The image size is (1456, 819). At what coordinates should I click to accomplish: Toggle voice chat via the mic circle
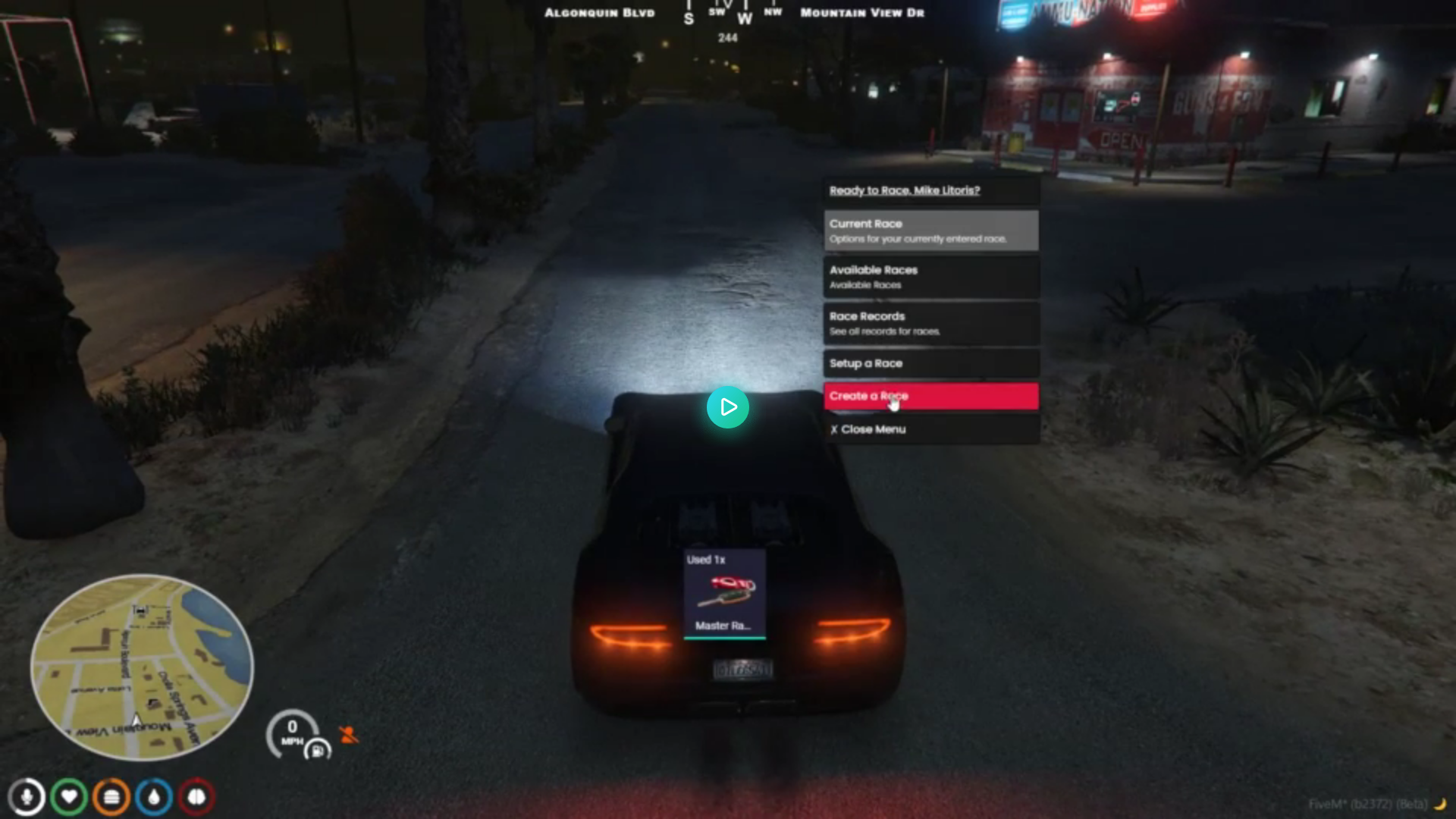point(27,795)
